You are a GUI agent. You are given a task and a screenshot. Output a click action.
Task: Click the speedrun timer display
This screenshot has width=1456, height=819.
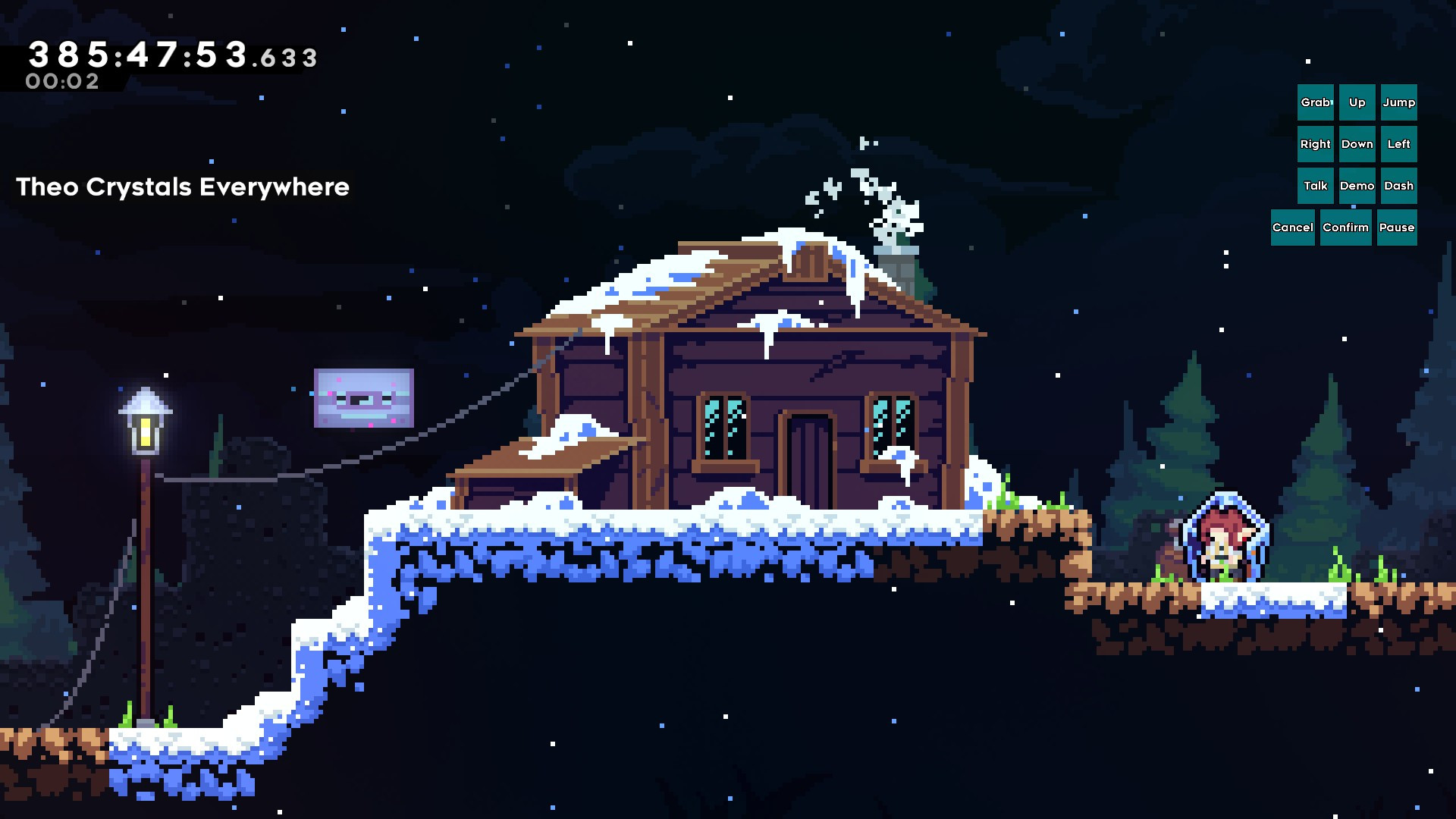171,56
